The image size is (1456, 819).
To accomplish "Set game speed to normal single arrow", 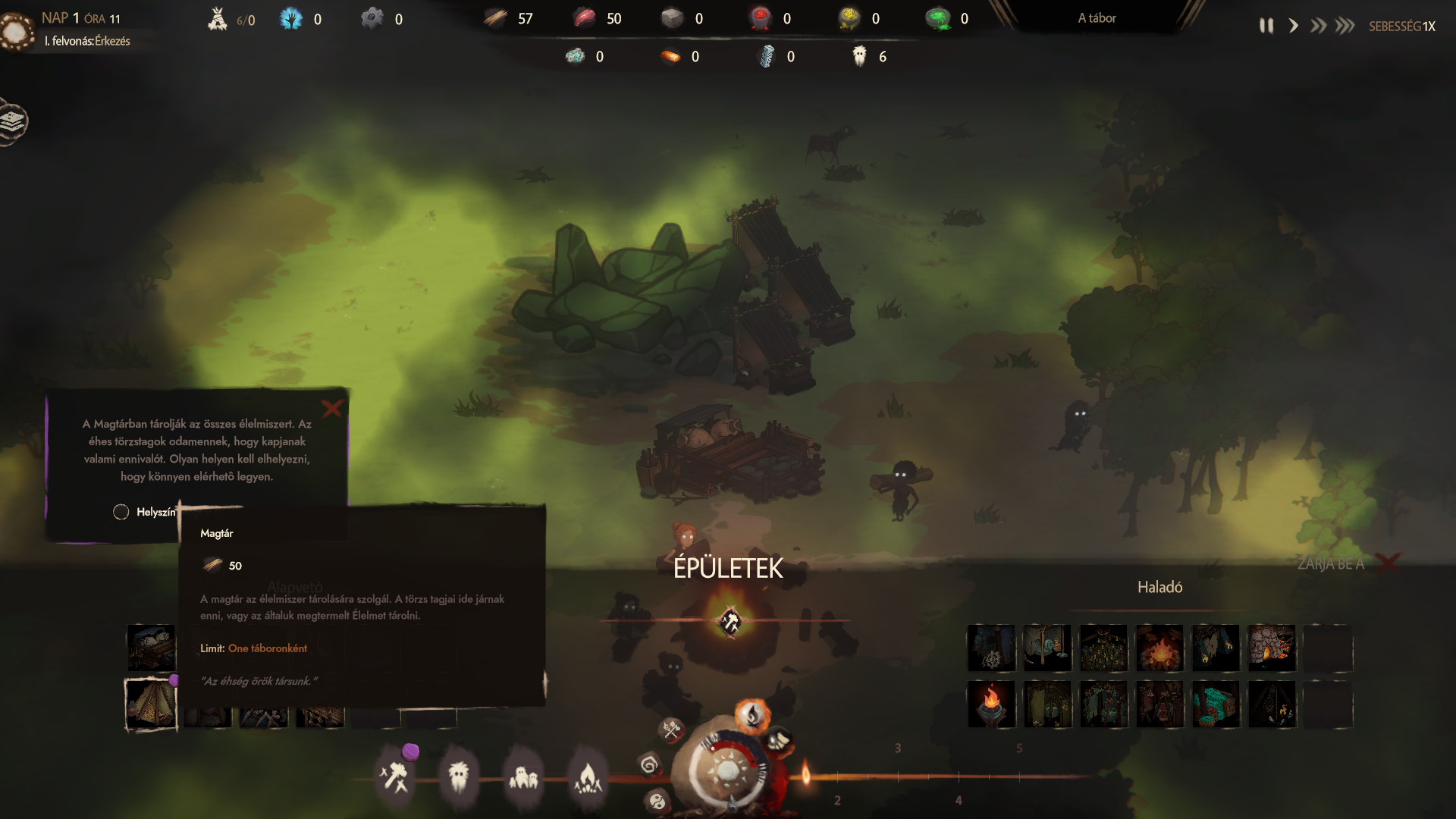I will point(1293,26).
